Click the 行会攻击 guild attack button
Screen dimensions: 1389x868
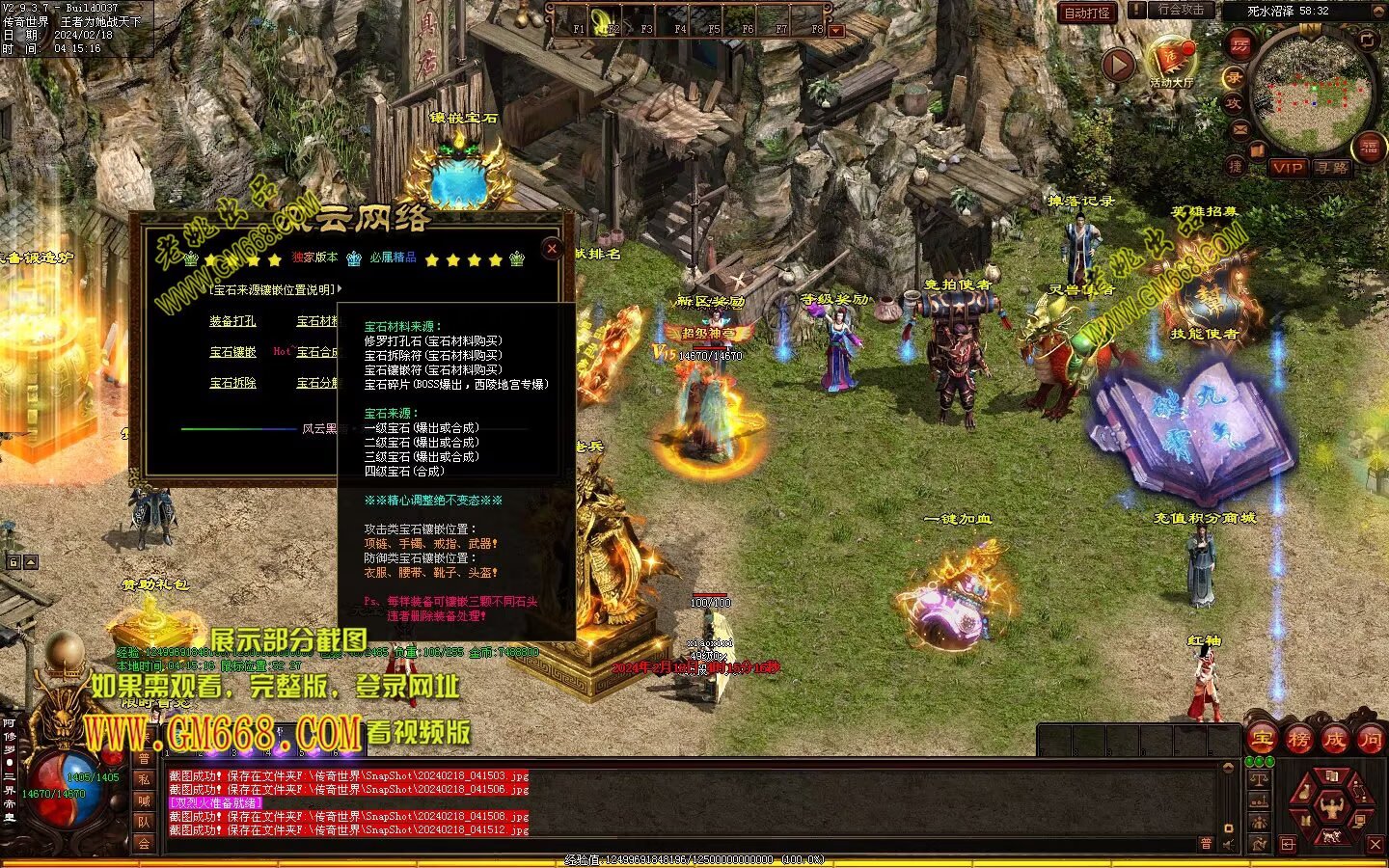tap(1180, 11)
